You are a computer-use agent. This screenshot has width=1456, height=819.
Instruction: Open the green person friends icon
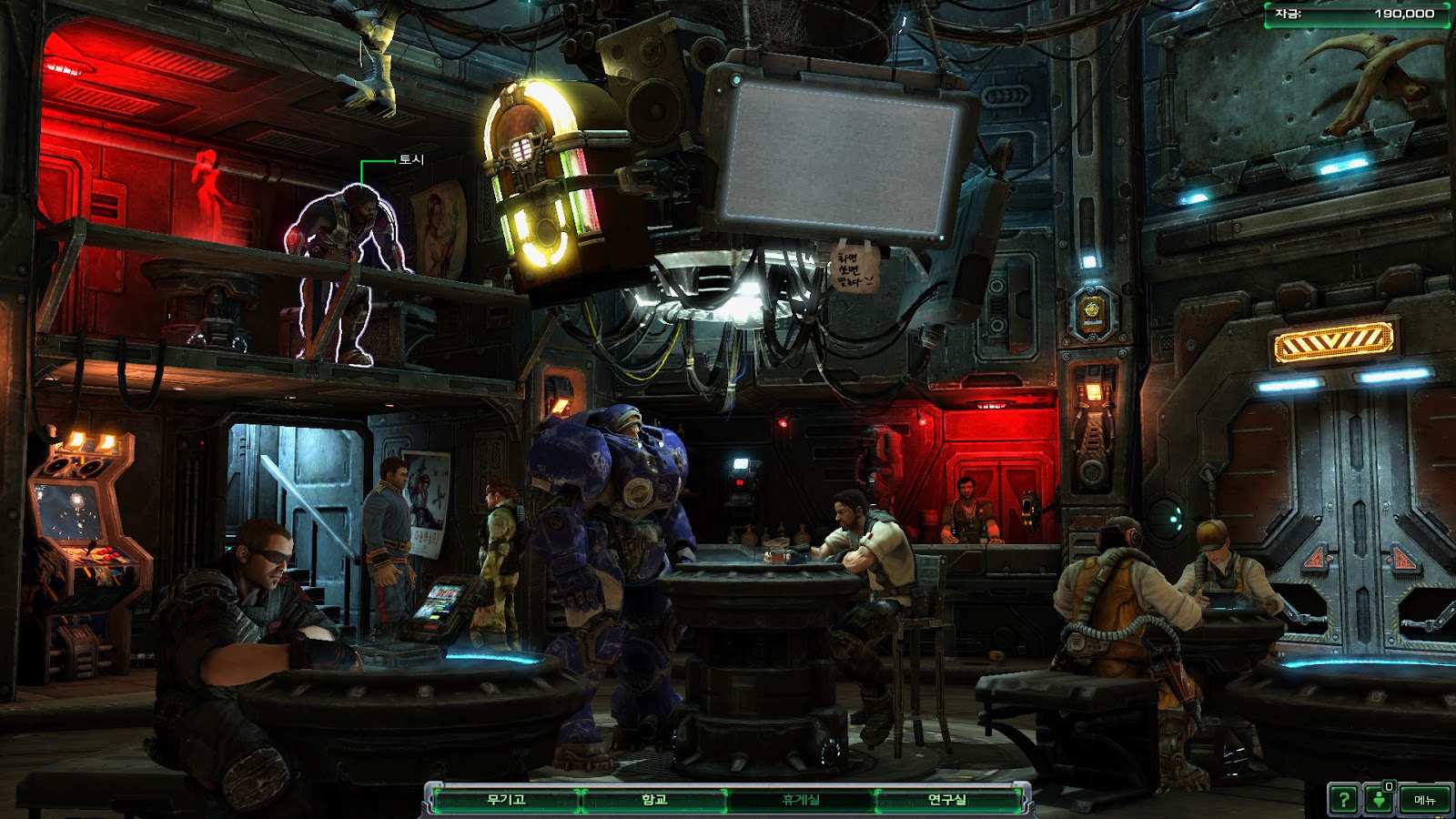(1380, 800)
